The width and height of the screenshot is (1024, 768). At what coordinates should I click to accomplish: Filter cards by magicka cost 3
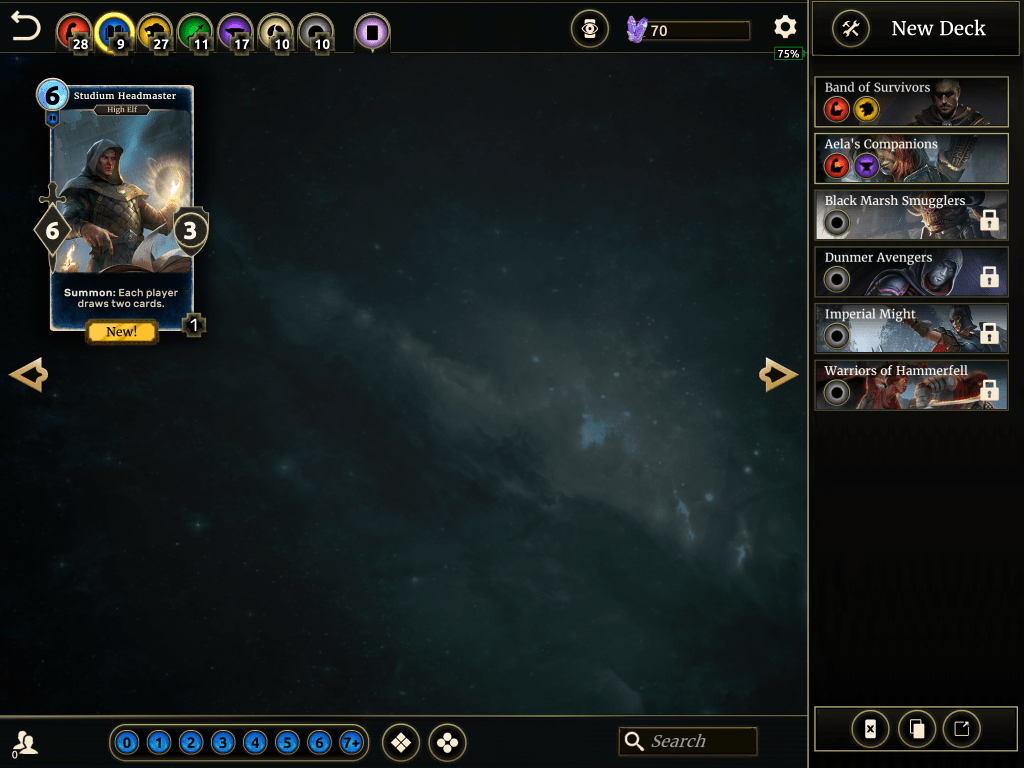click(x=223, y=743)
